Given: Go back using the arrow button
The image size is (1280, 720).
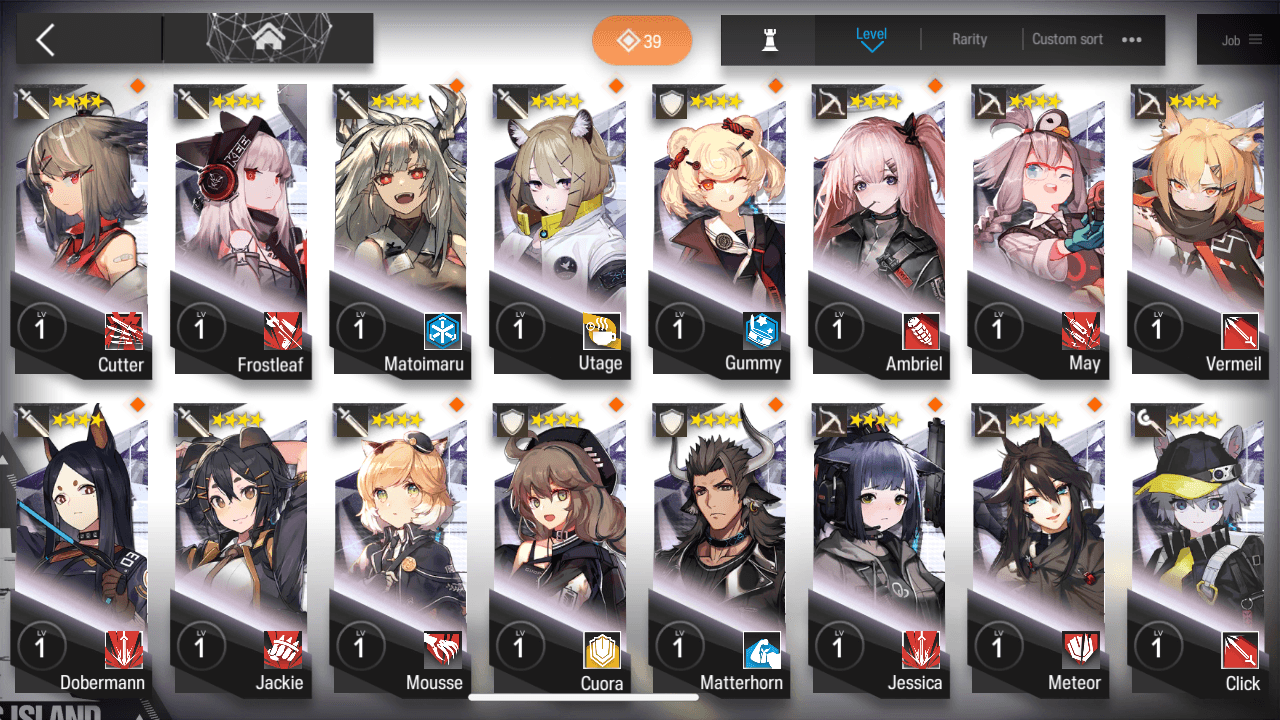Looking at the screenshot, I should coord(46,40).
